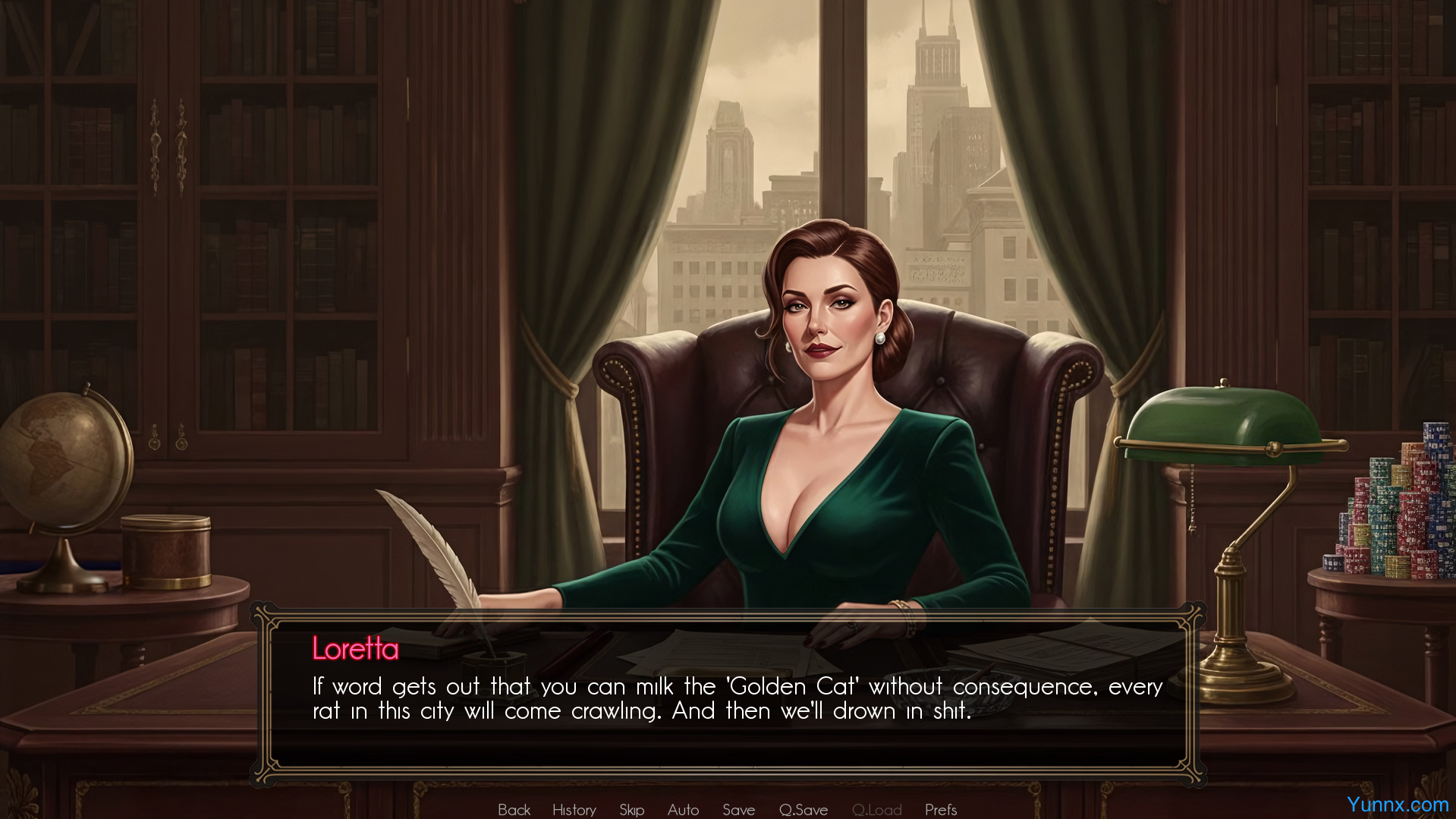Click Q.Load to quick load

[876, 810]
